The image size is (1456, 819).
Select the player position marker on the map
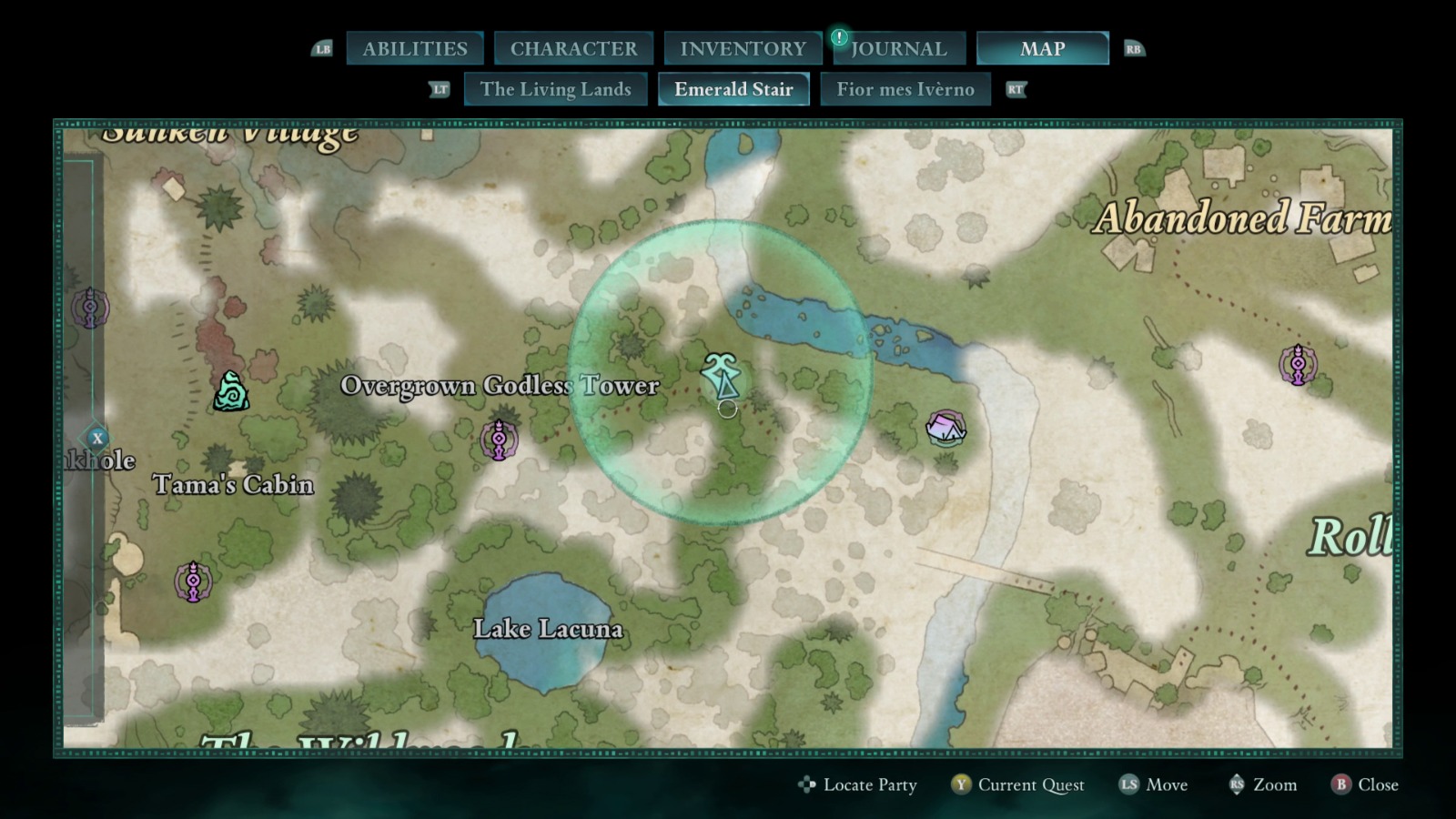pos(723,376)
